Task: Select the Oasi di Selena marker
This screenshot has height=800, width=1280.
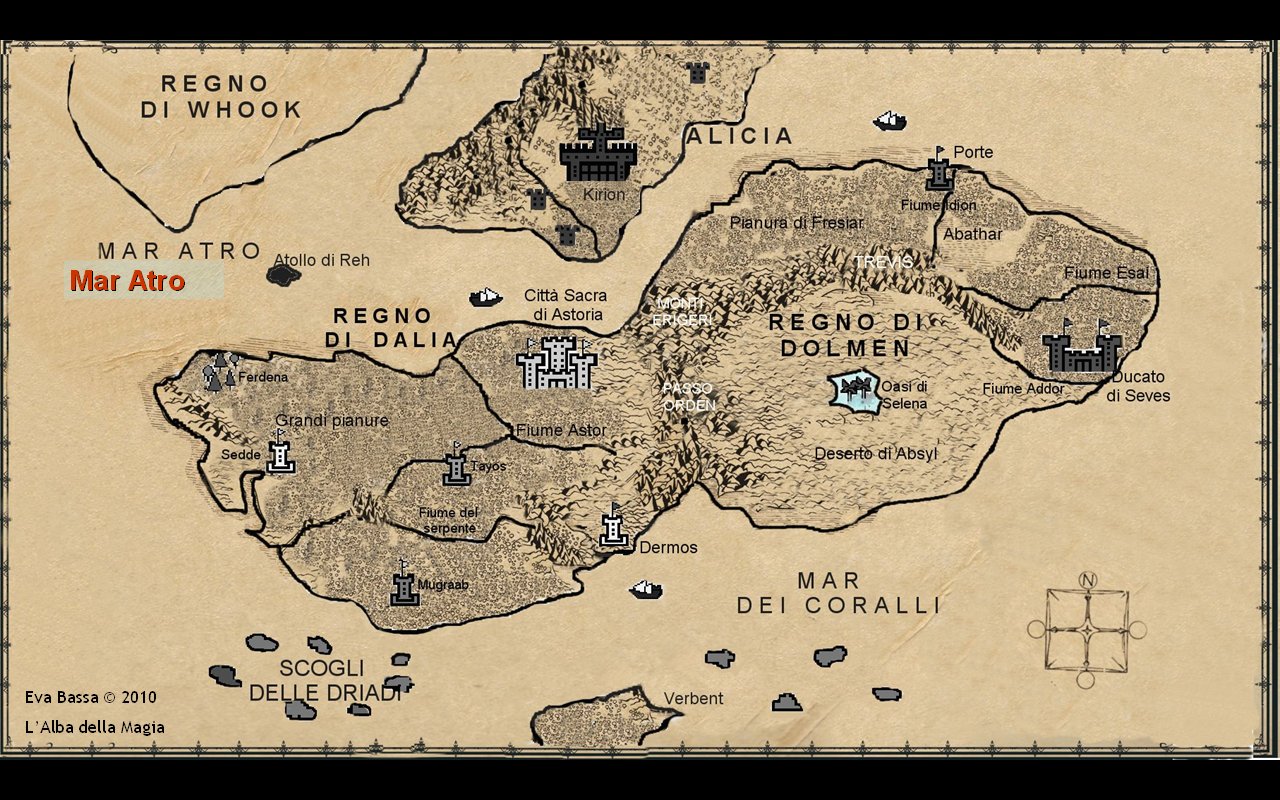Action: click(853, 392)
